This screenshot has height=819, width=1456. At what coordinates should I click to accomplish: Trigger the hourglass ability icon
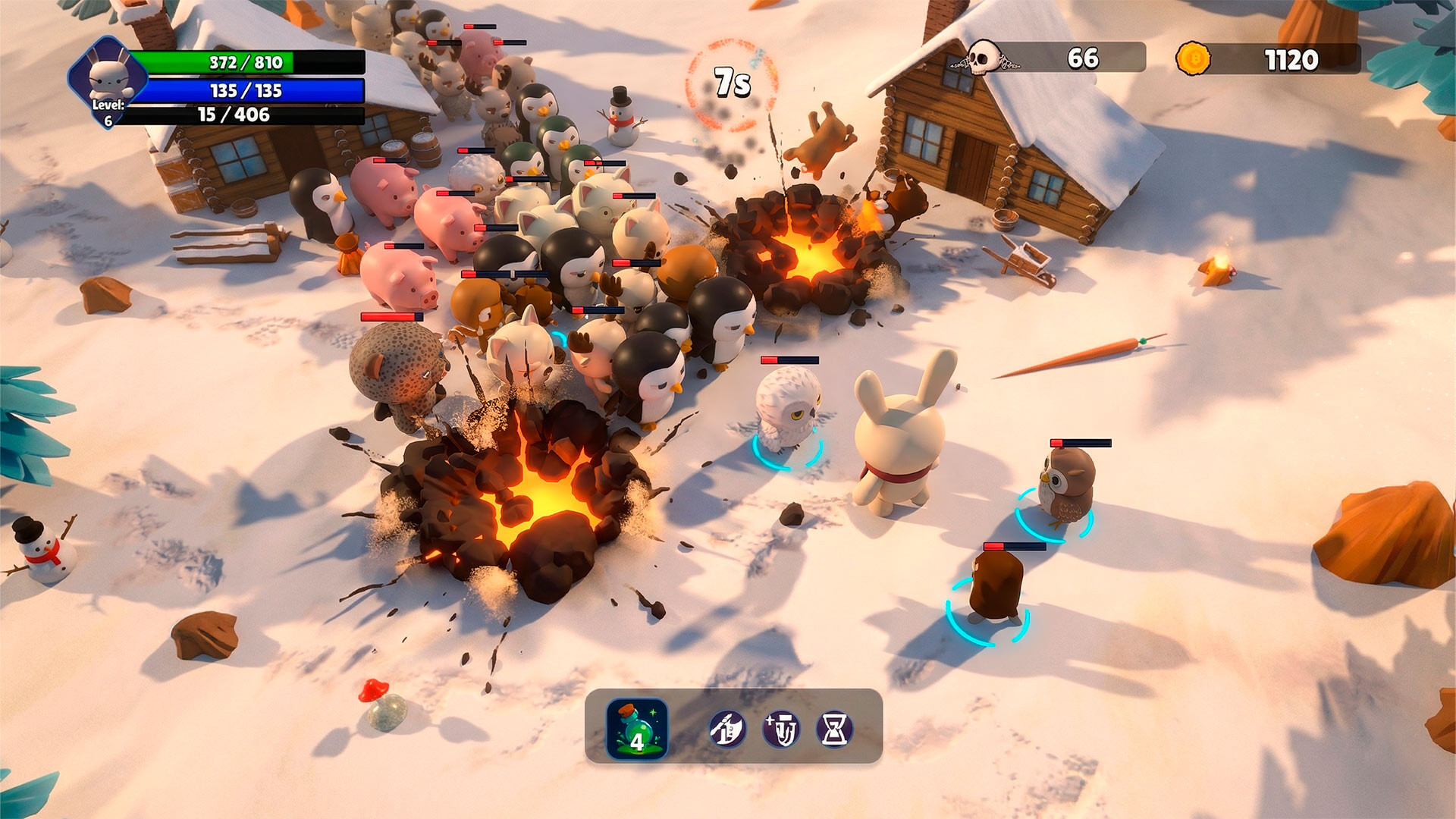pos(834,730)
